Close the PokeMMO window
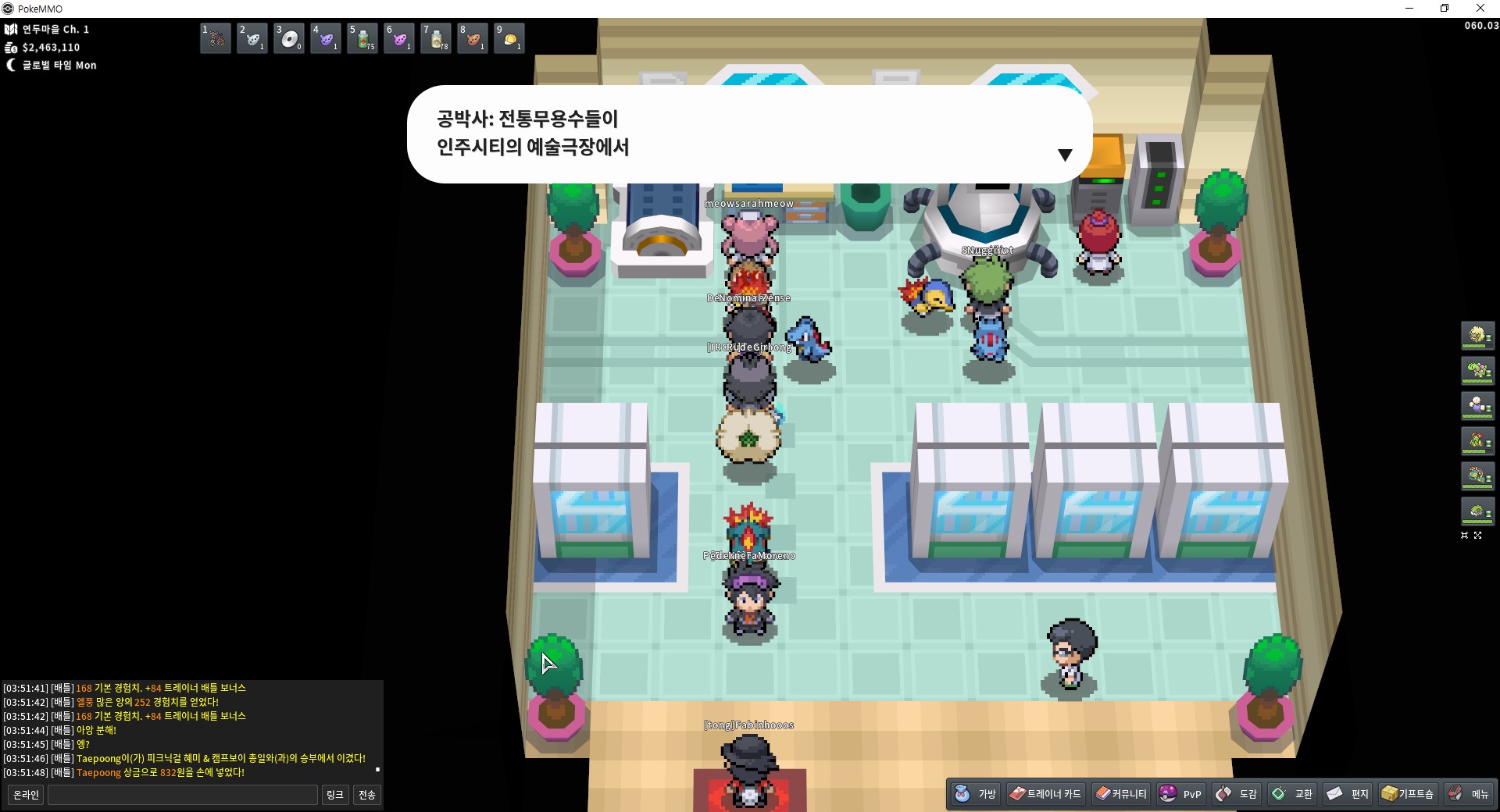The height and width of the screenshot is (812, 1500). coord(1480,9)
